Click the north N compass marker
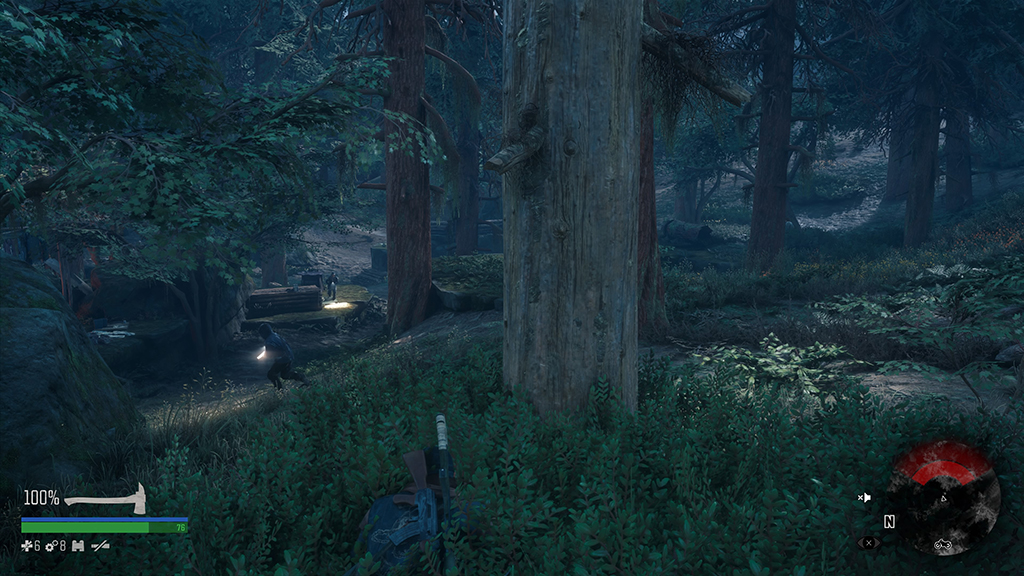Viewport: 1024px width, 576px height. pyautogui.click(x=889, y=522)
